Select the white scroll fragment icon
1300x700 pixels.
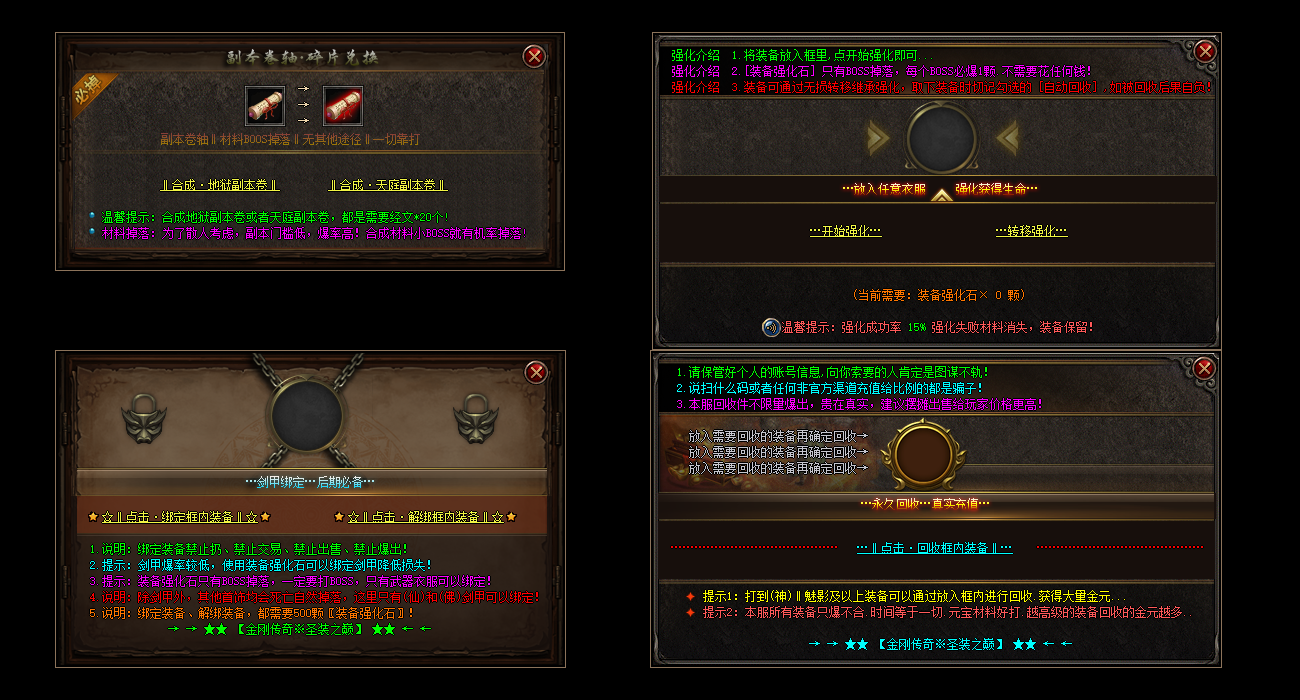coord(265,105)
